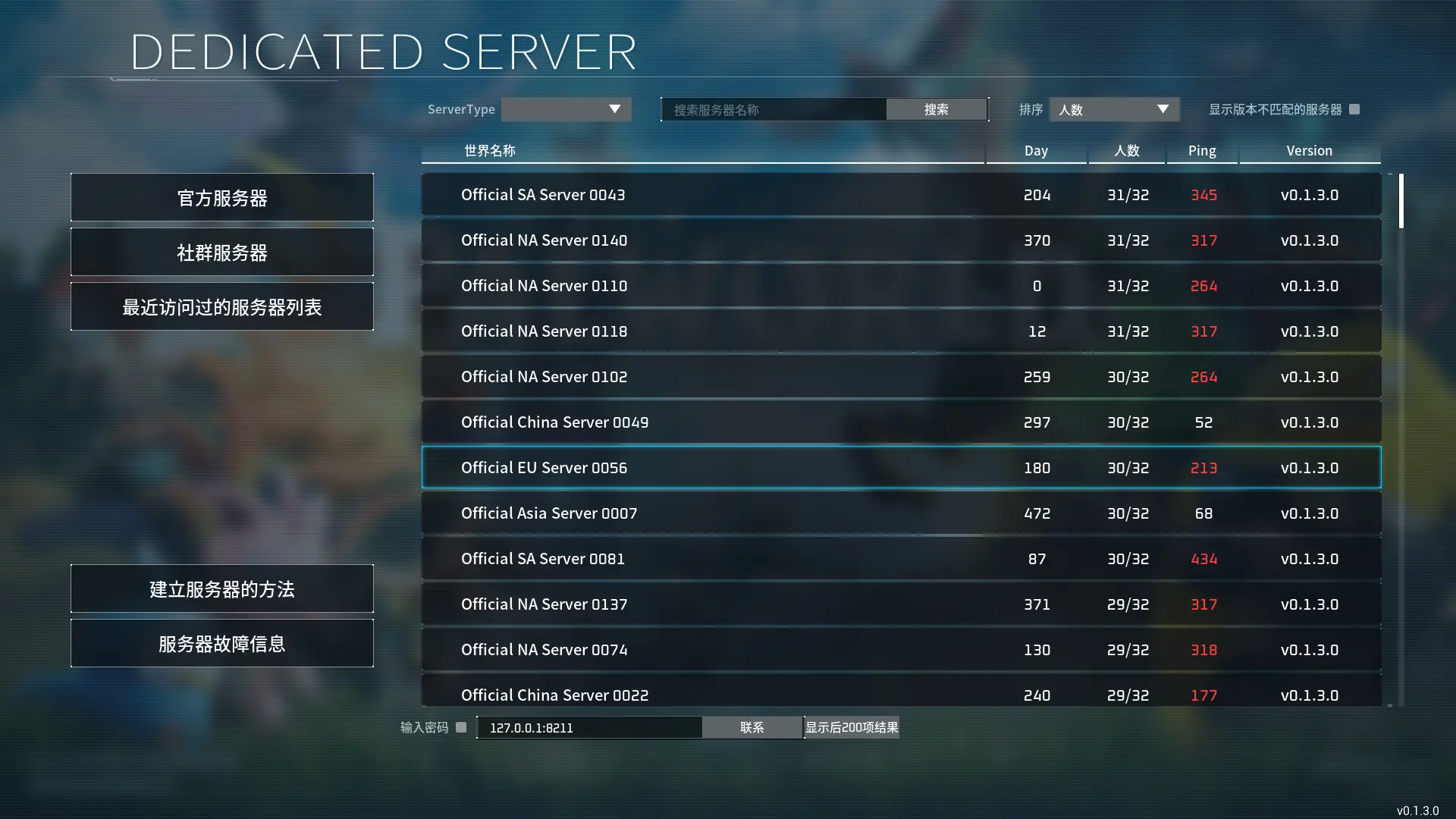Click the 联系 connect button
Image resolution: width=1456 pixels, height=819 pixels.
click(752, 728)
